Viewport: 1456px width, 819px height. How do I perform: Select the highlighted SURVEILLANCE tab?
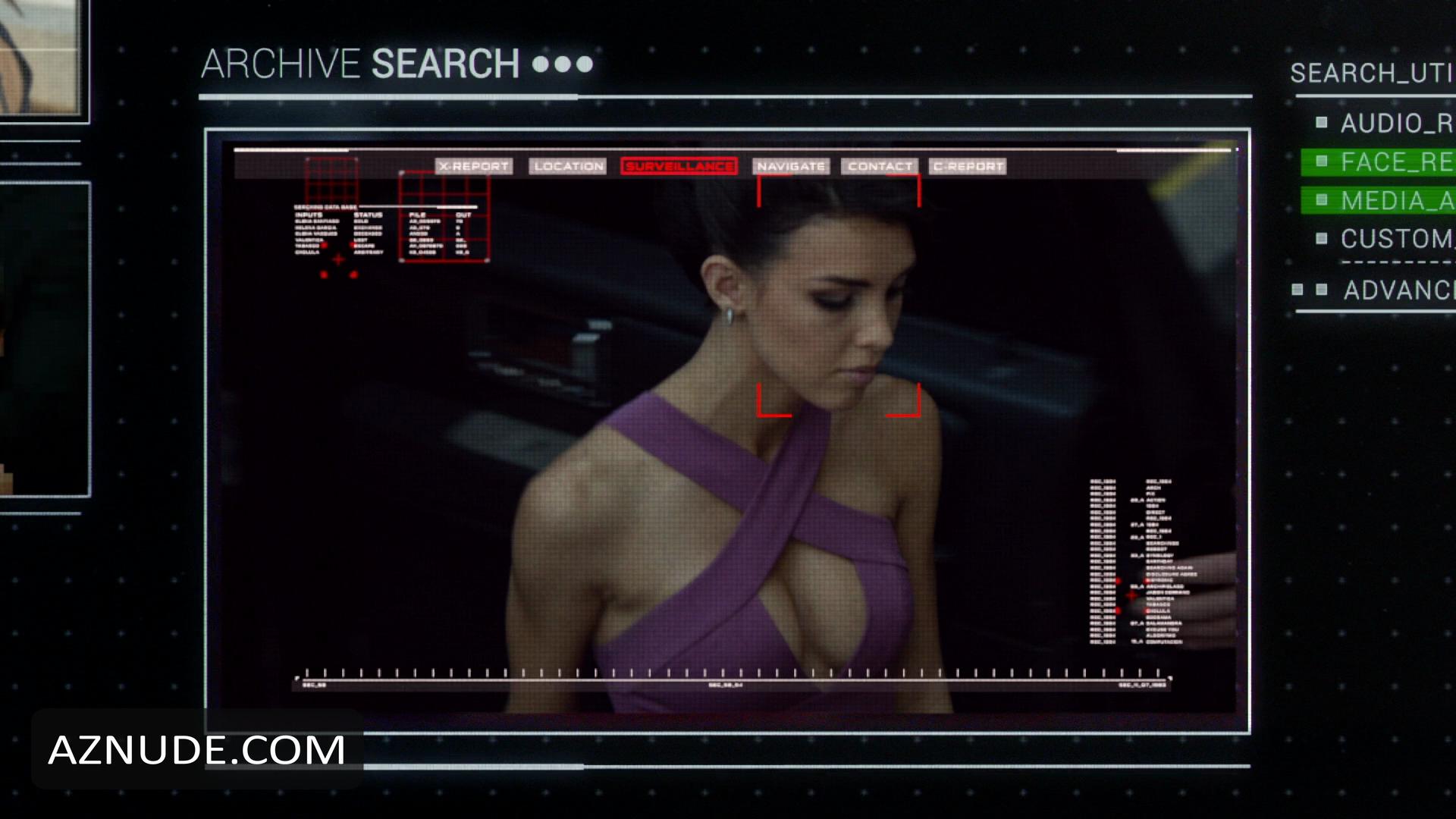coord(679,166)
